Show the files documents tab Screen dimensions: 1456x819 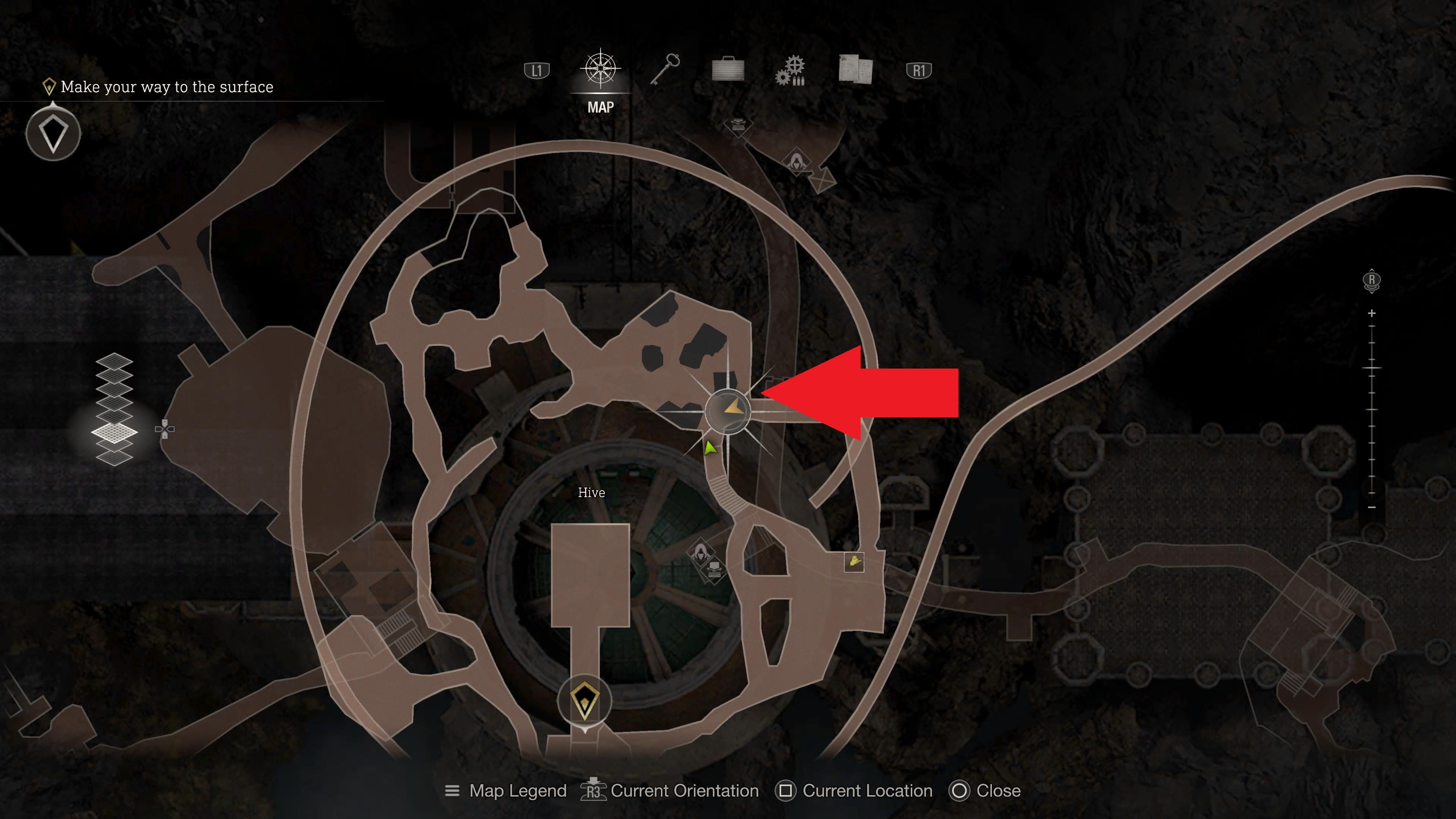[x=855, y=70]
